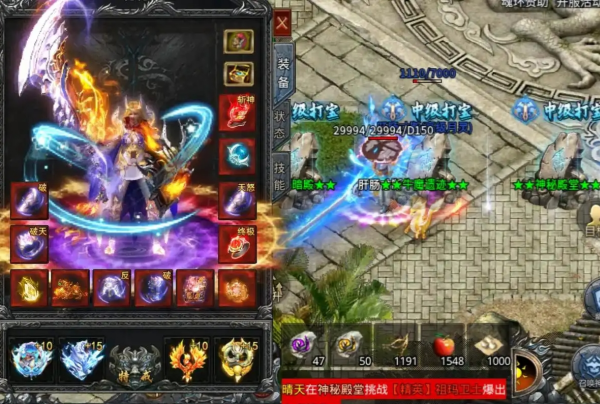Use the golden swirl scroll with 50

point(349,346)
